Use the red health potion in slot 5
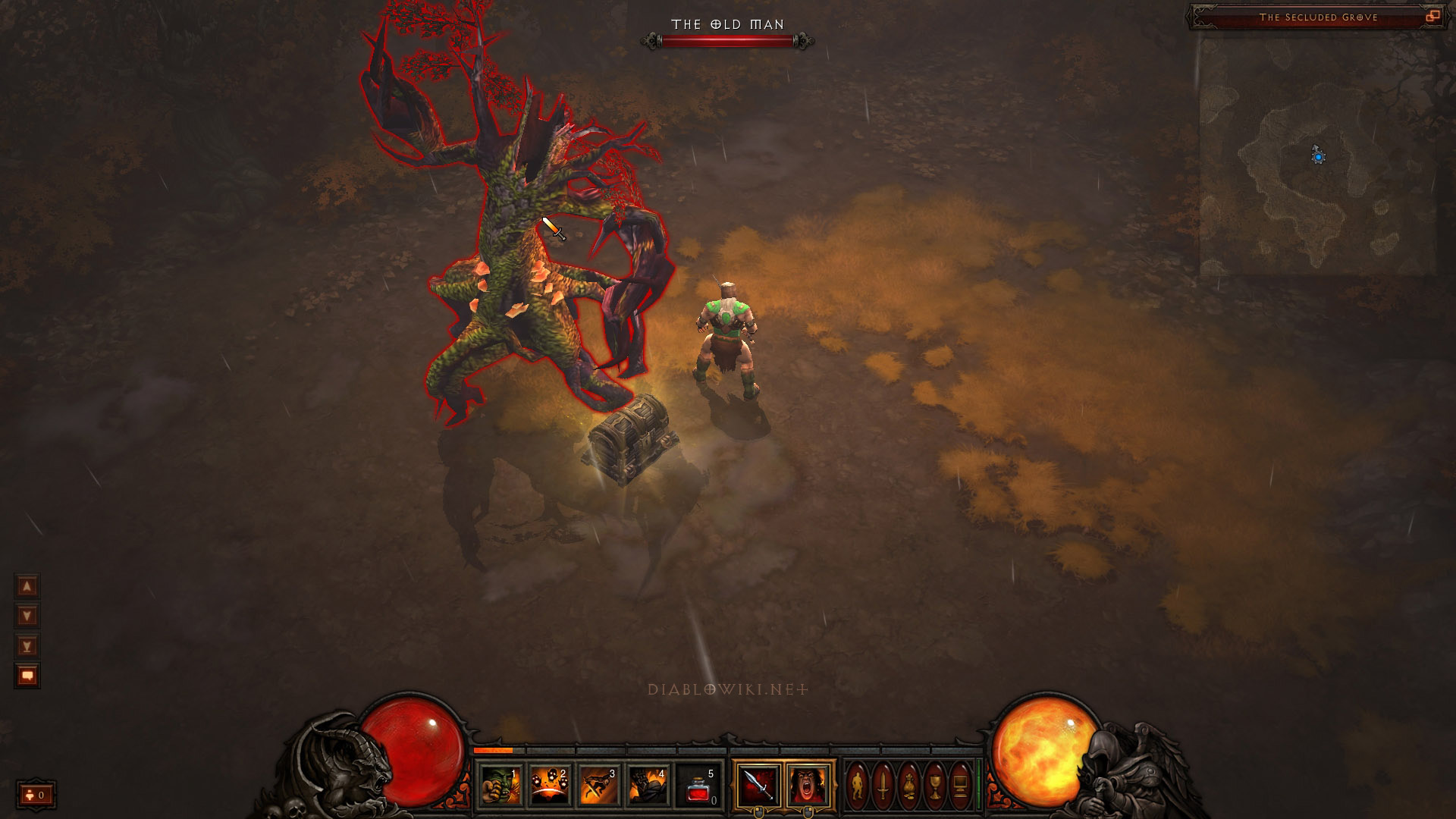This screenshot has height=819, width=1456. [698, 785]
